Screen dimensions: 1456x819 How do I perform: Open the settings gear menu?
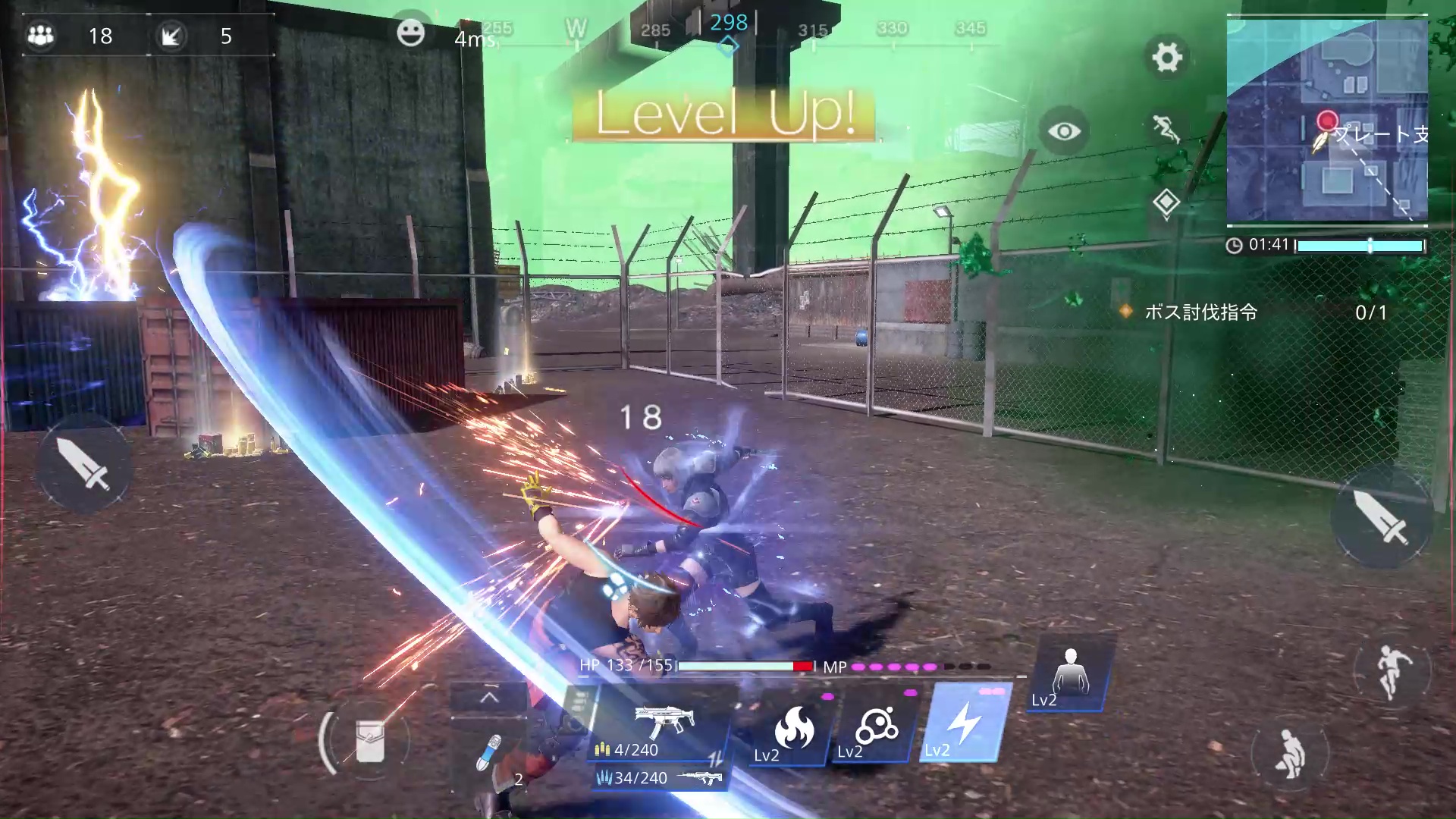coord(1166,57)
